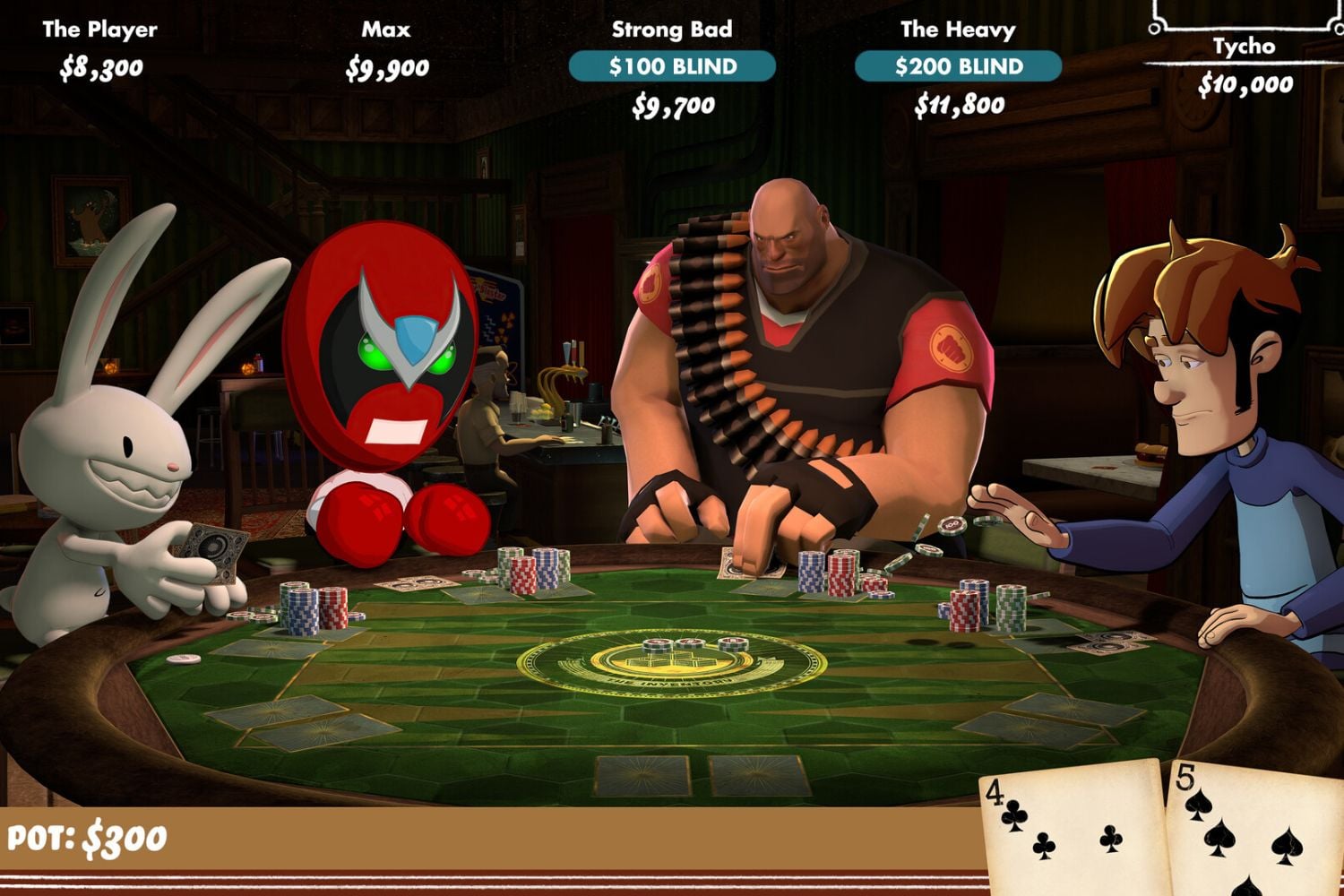Screen dimensions: 1344x896
Task: Open Strong Bad's $9,700 chip count
Action: (672, 106)
